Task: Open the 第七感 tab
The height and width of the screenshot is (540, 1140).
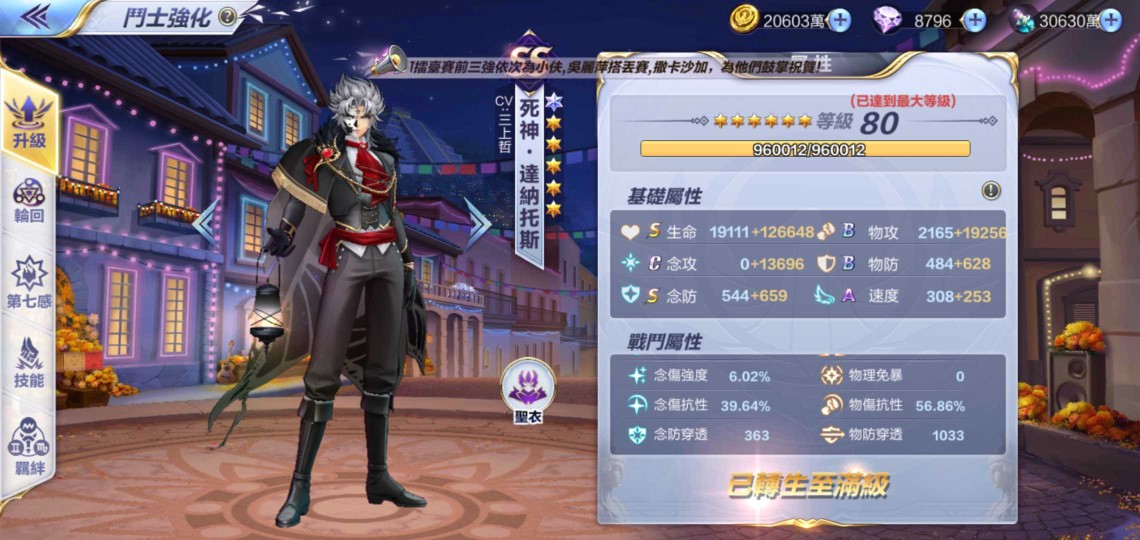Action: pos(30,282)
